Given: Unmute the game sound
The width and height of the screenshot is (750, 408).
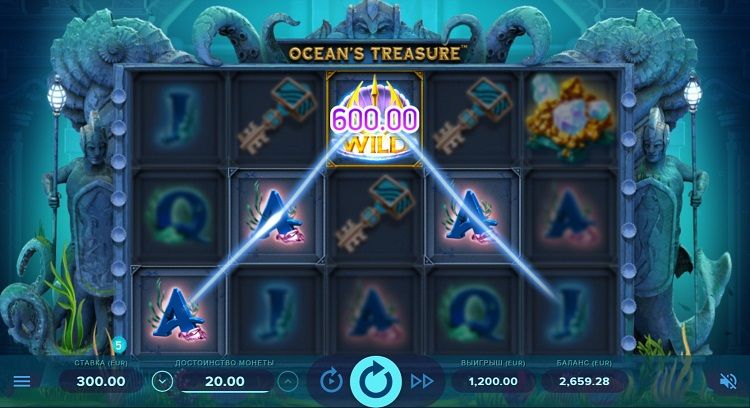Looking at the screenshot, I should pyautogui.click(x=728, y=381).
